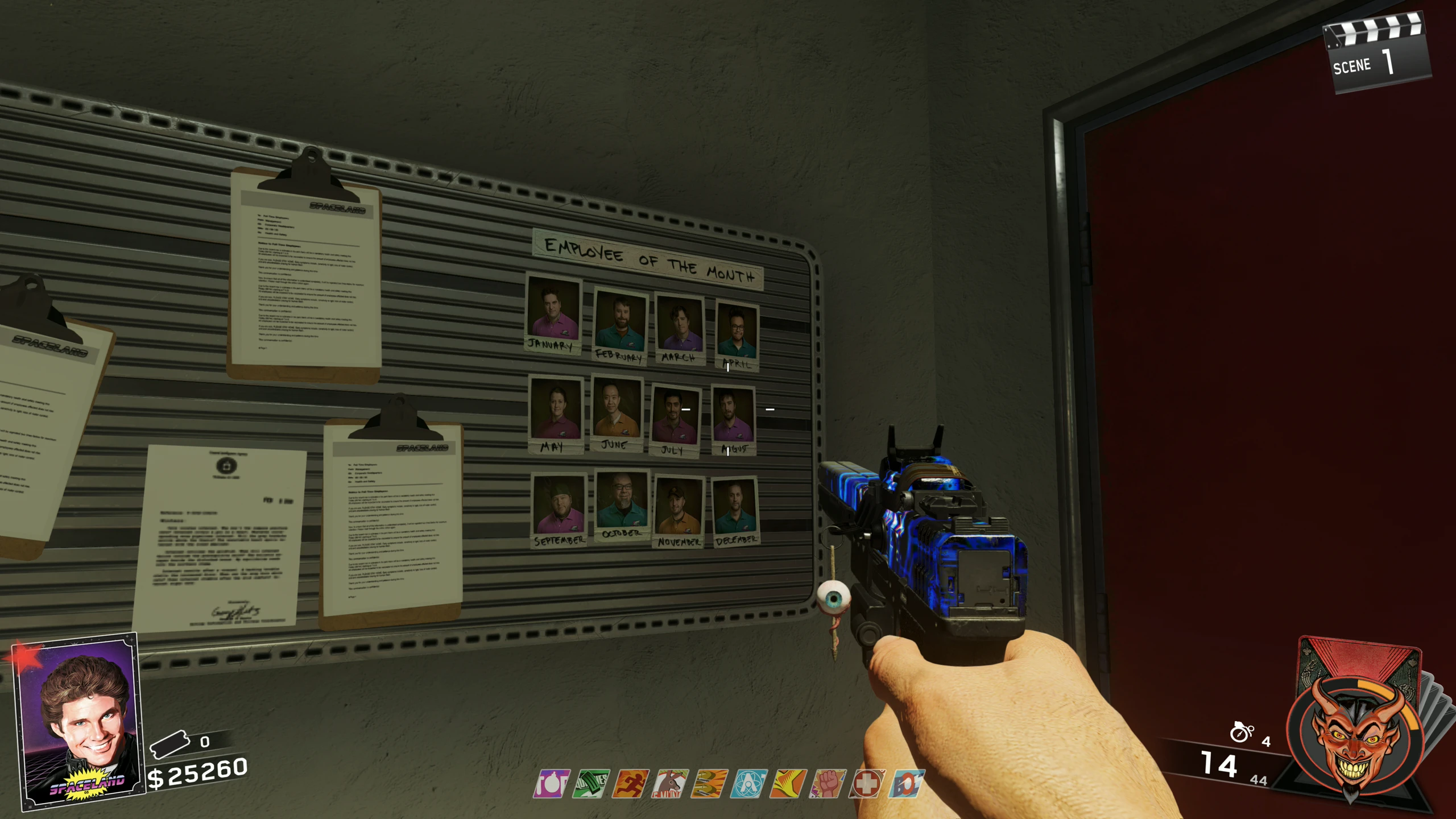This screenshot has height=819, width=1456.
Task: Choose the Slappy Taffy fist perk icon
Action: pyautogui.click(x=828, y=784)
